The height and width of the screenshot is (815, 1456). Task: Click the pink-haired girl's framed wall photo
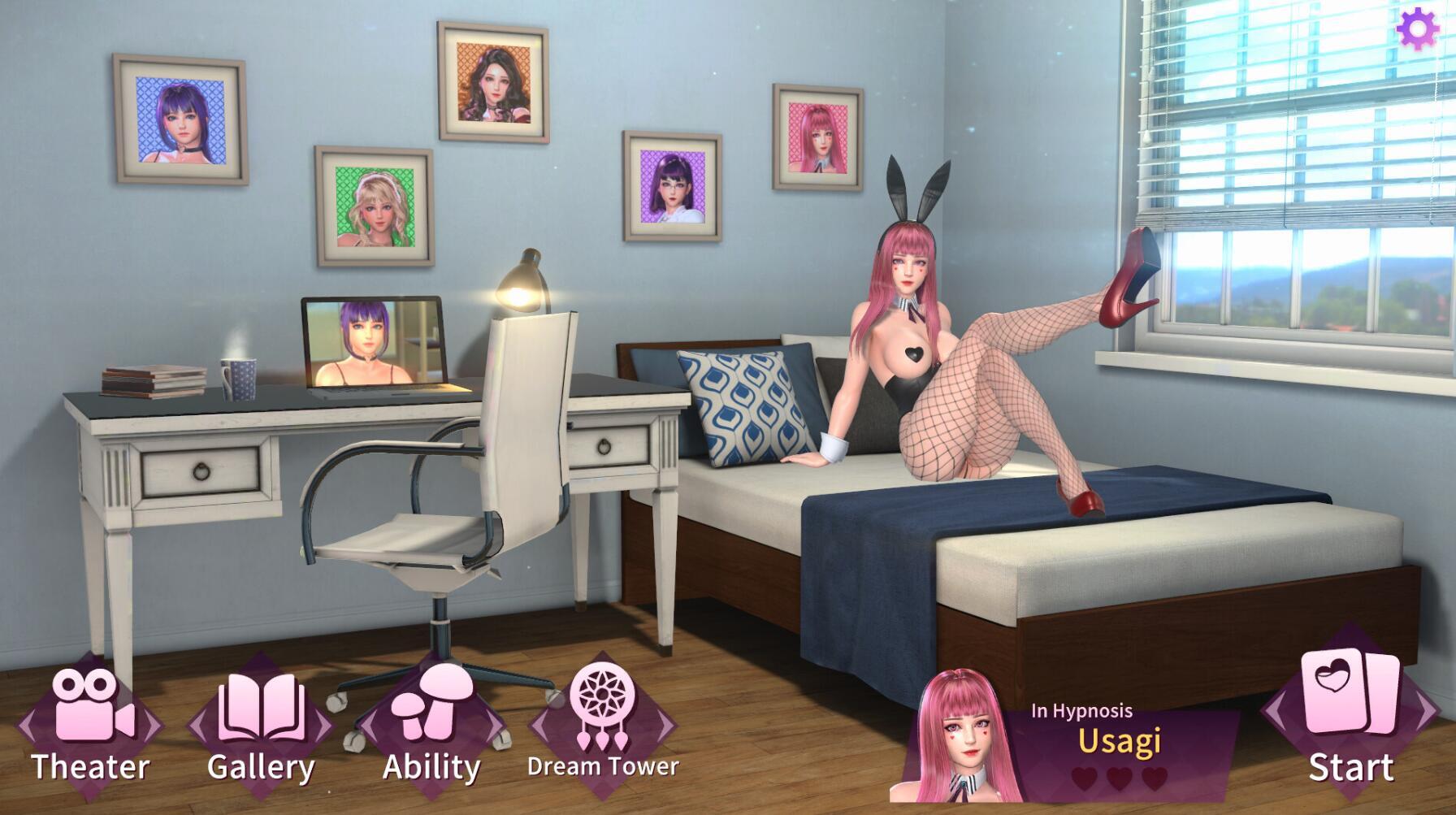(x=815, y=137)
